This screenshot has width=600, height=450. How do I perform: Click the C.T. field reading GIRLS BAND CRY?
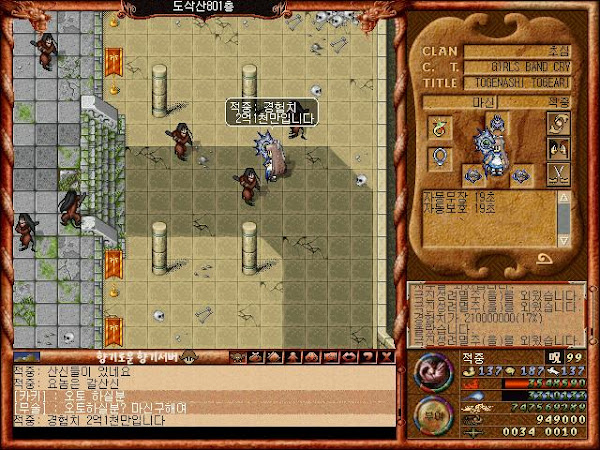[519, 68]
